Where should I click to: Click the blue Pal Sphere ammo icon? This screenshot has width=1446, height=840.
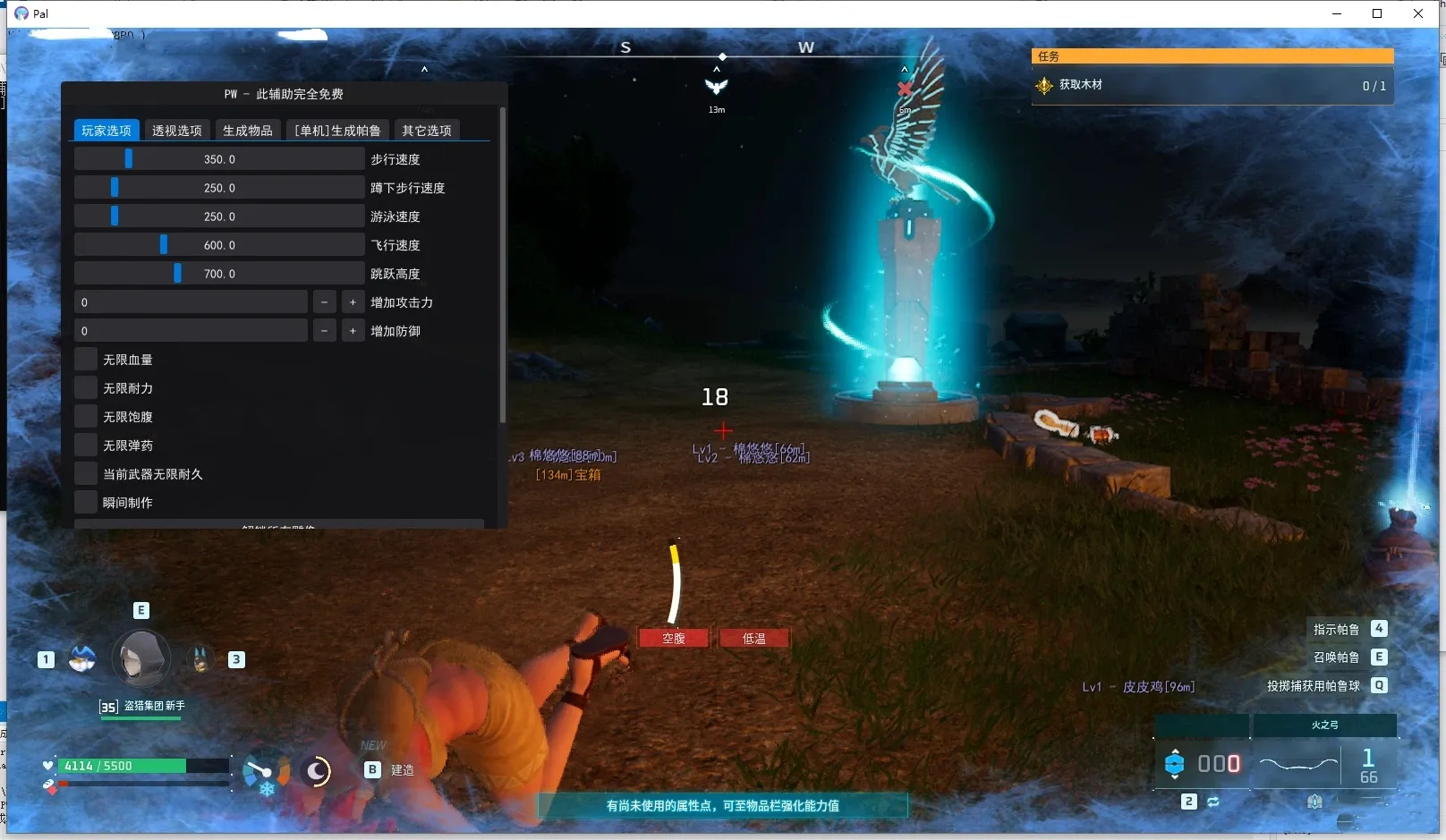coord(1177,764)
